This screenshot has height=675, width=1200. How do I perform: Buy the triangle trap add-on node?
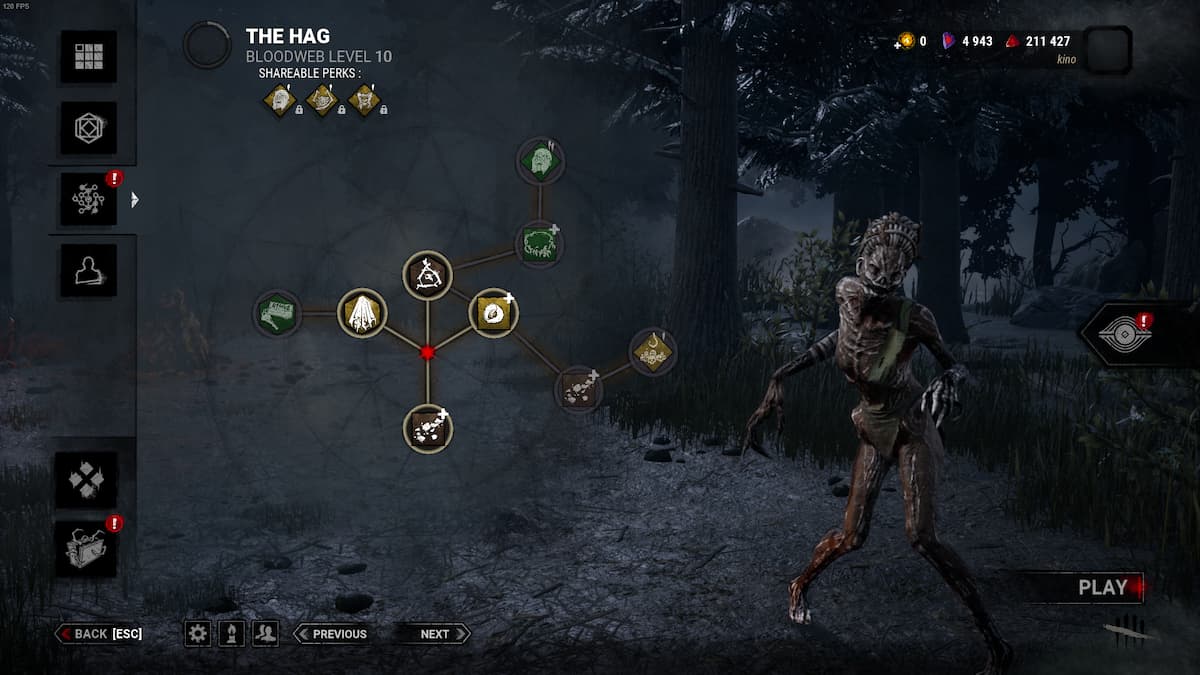click(x=427, y=274)
